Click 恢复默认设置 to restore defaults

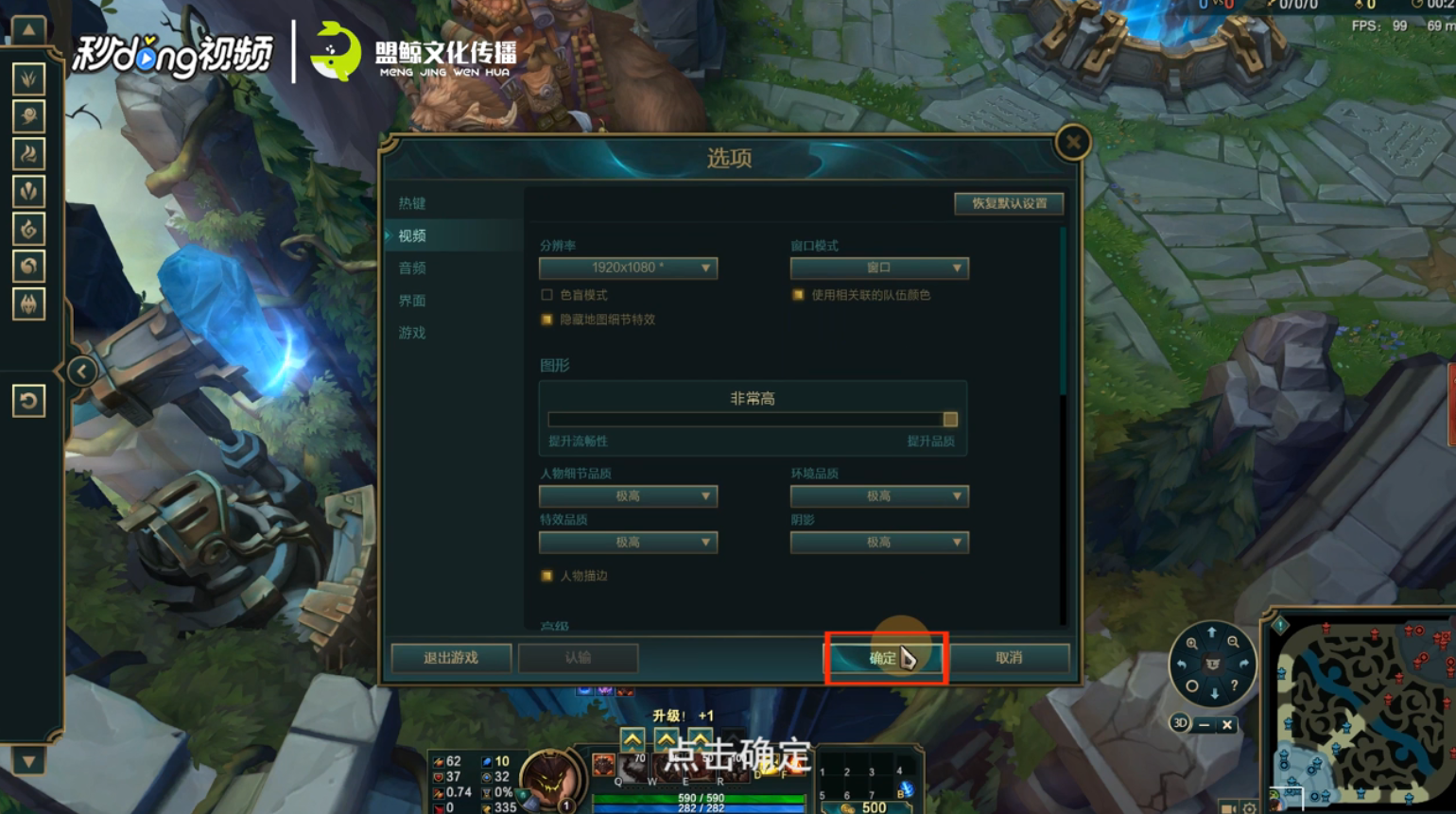coord(1008,203)
